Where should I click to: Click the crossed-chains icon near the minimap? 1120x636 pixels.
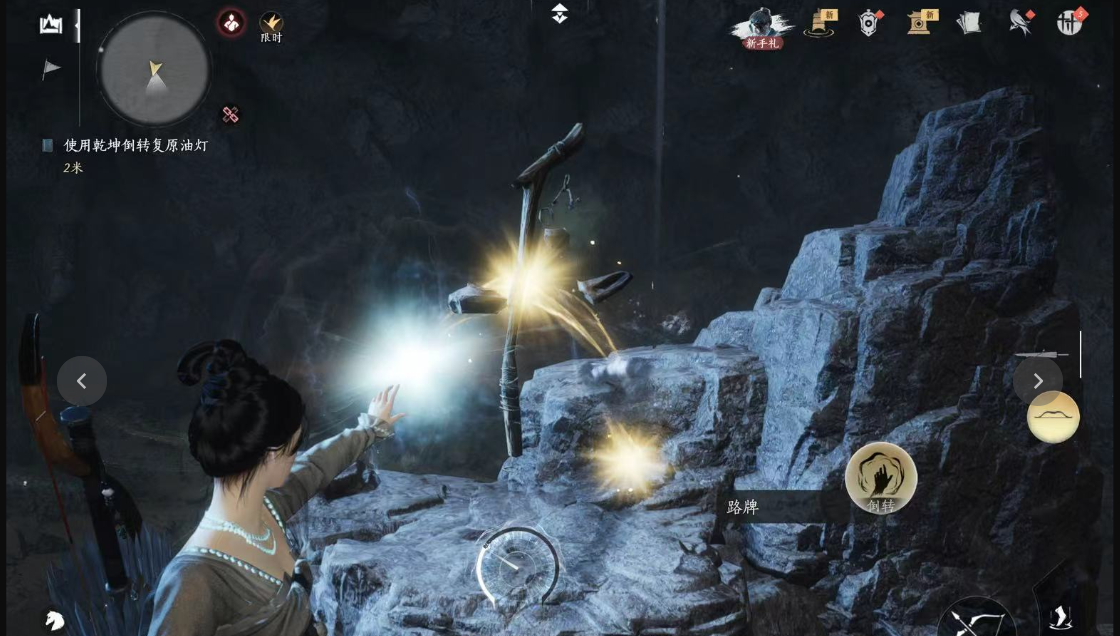pos(231,115)
